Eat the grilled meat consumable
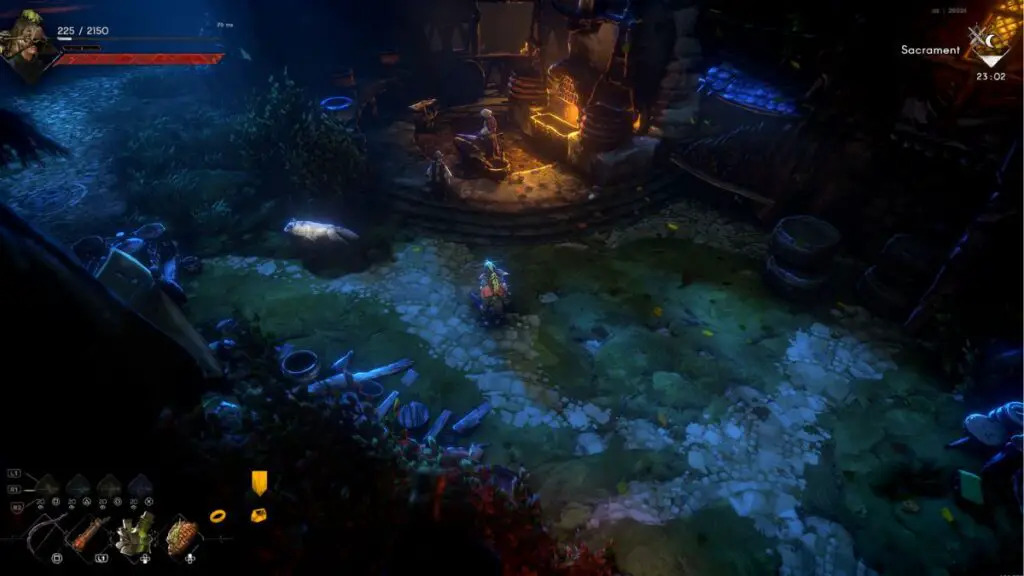The width and height of the screenshot is (1024, 576). coord(182,535)
